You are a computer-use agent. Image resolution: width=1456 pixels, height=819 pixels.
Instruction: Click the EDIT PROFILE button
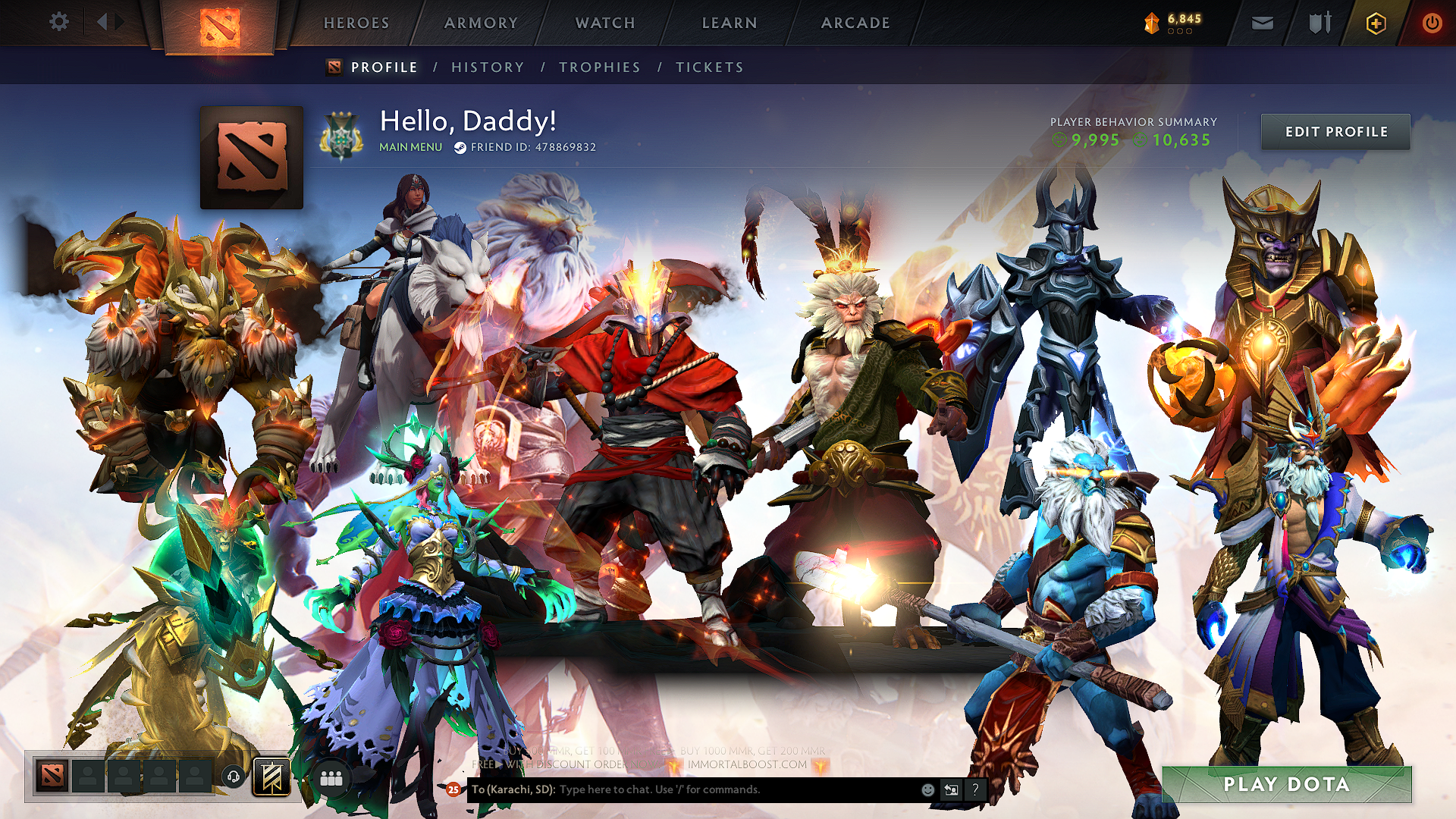tap(1335, 131)
